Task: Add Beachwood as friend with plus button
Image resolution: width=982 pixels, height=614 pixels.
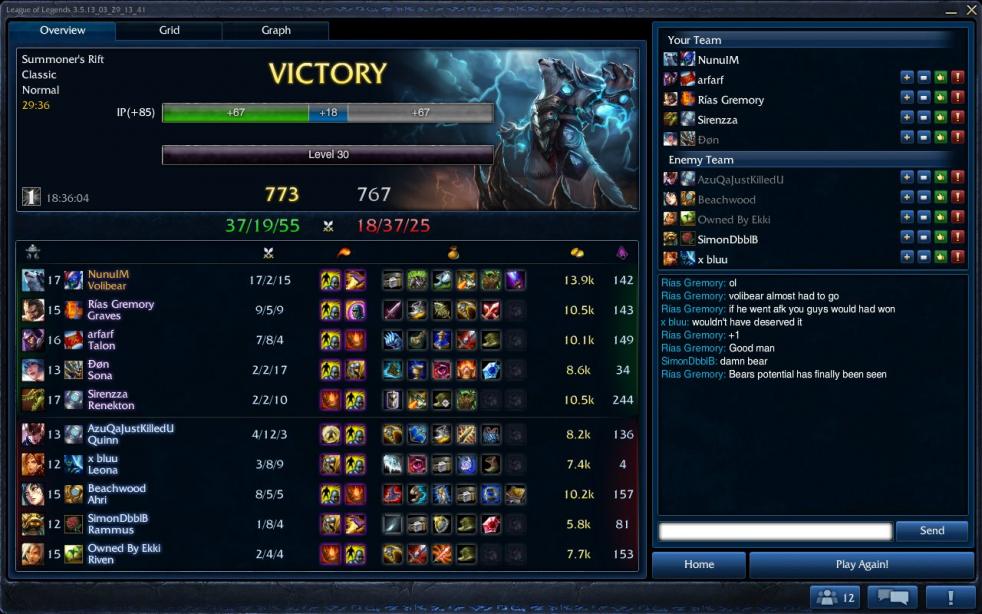Action: (906, 197)
